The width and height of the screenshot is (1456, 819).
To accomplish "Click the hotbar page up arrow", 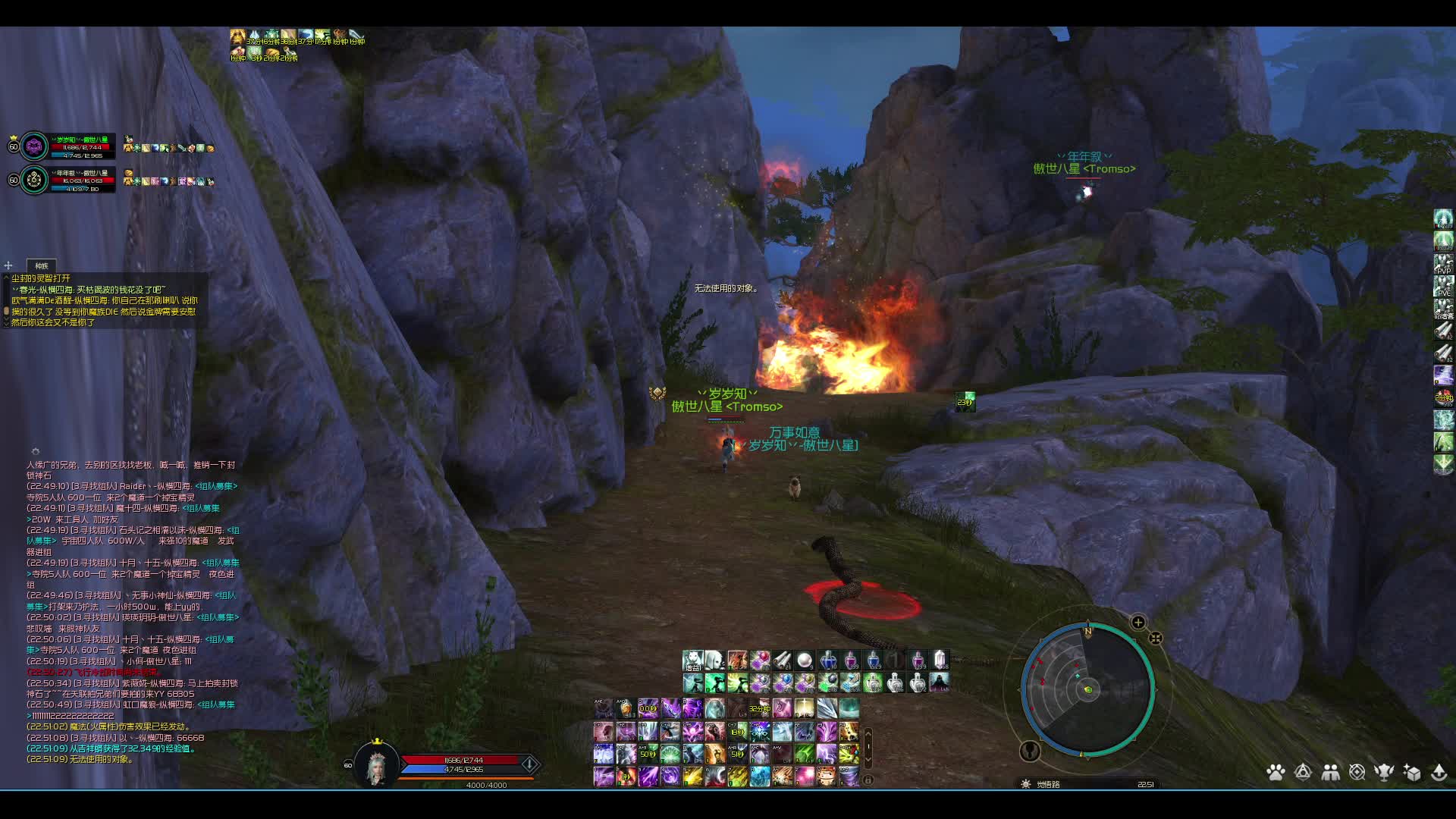I will [x=868, y=733].
